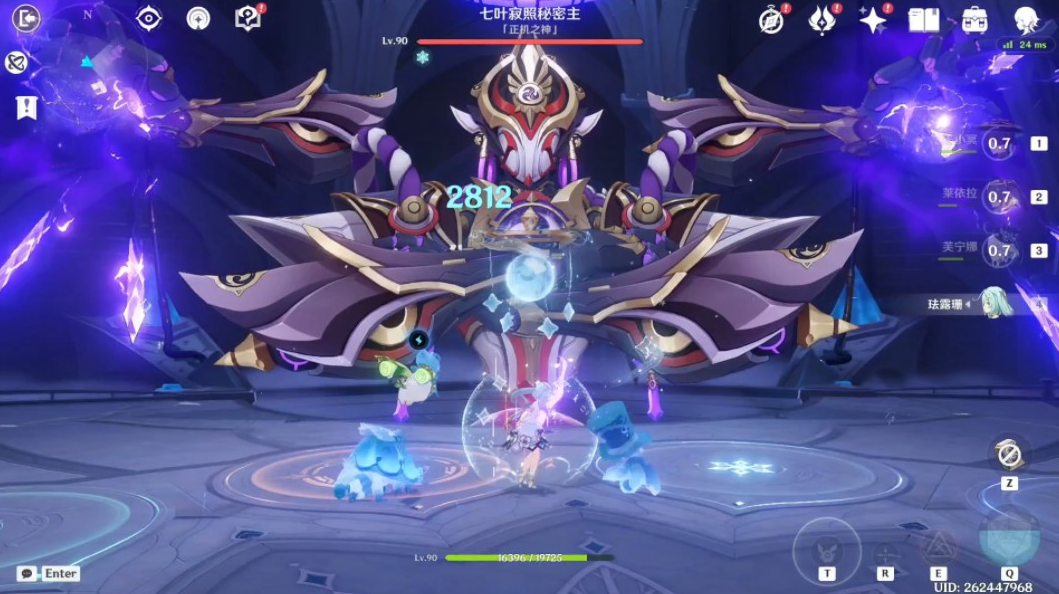Switch to party member 莱依拉
The height and width of the screenshot is (594, 1059).
click(x=998, y=197)
